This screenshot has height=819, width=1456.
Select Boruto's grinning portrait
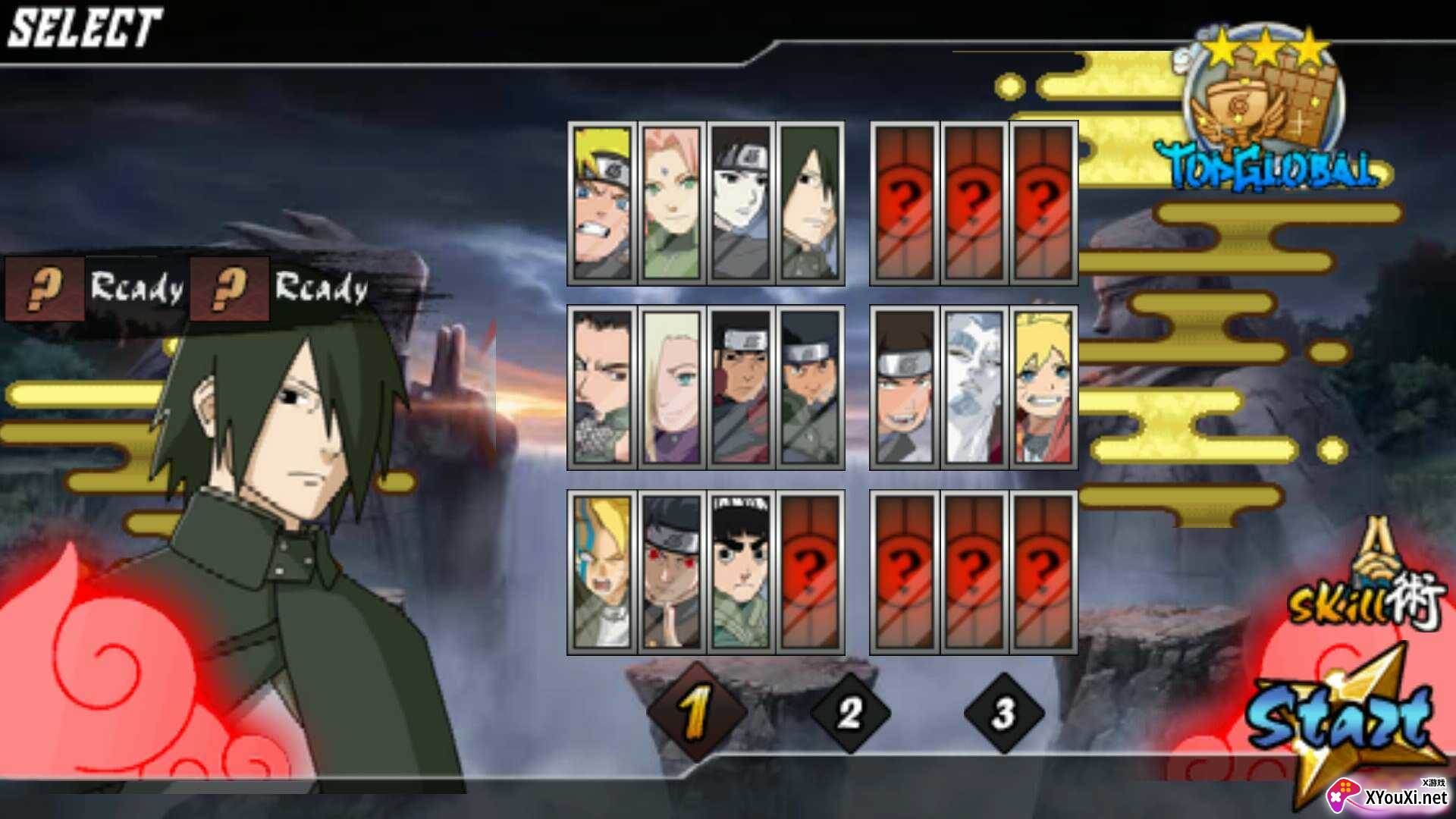[x=1043, y=388]
